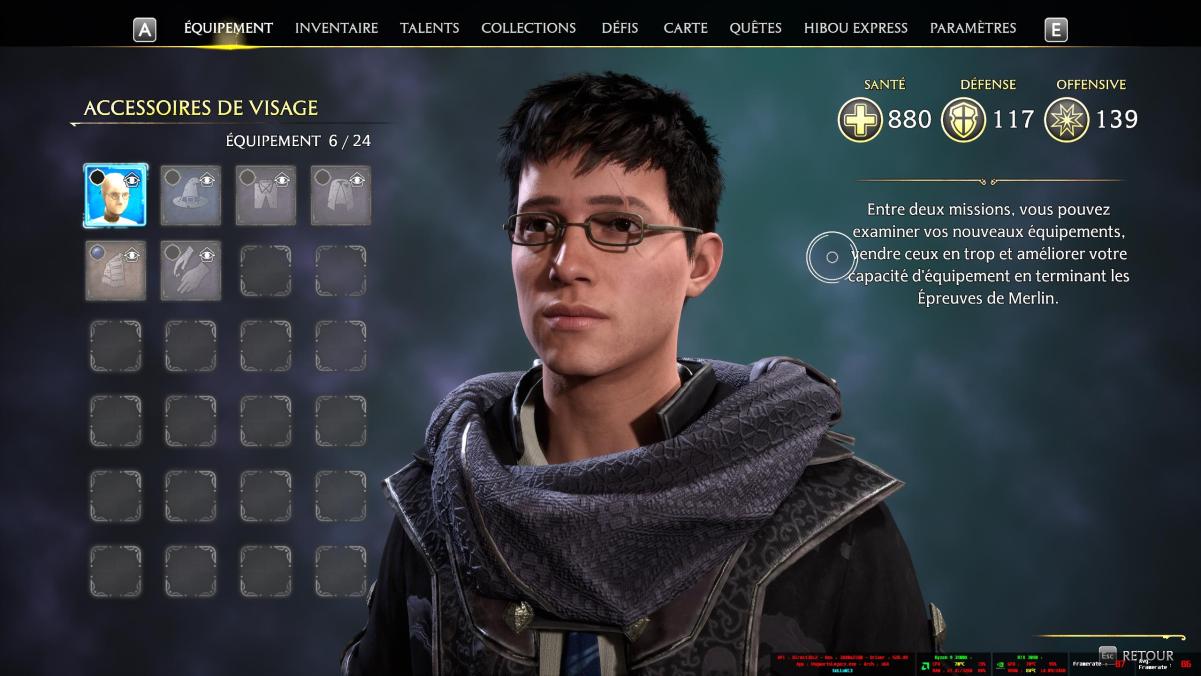Switch to the Quêtes tab
The height and width of the screenshot is (676, 1201).
tap(755, 28)
